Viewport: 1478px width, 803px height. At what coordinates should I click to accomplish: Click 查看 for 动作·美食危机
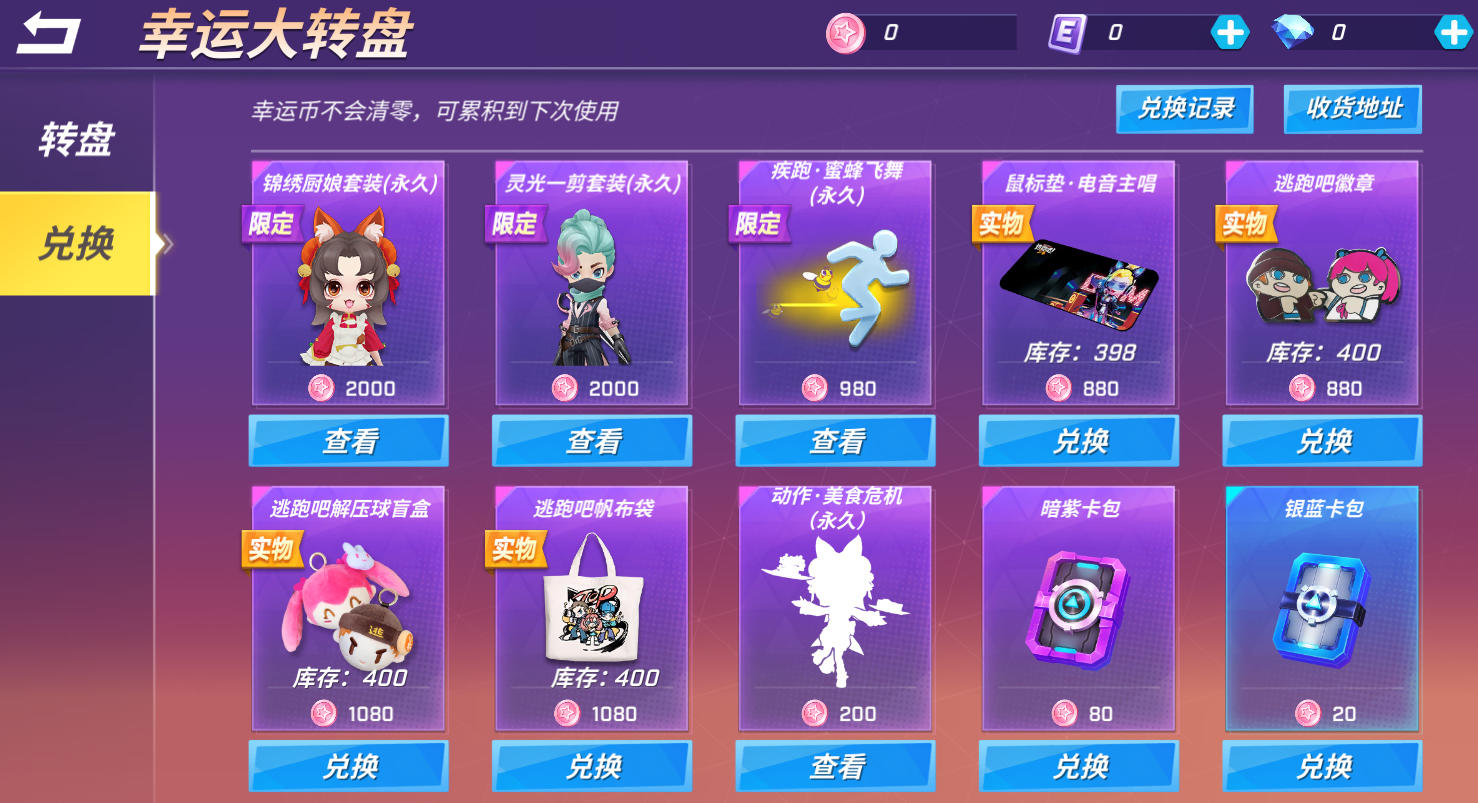point(835,766)
